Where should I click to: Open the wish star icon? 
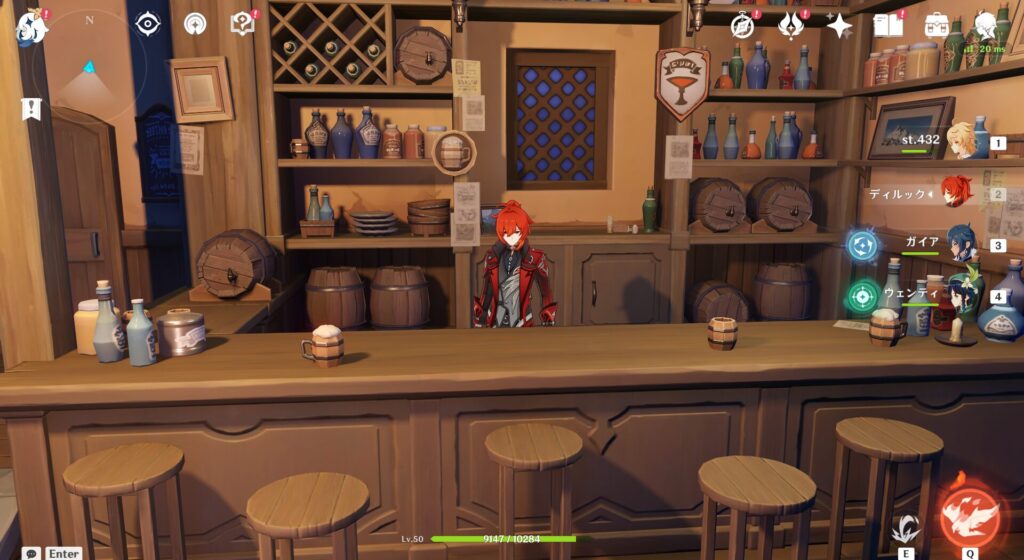click(x=838, y=25)
